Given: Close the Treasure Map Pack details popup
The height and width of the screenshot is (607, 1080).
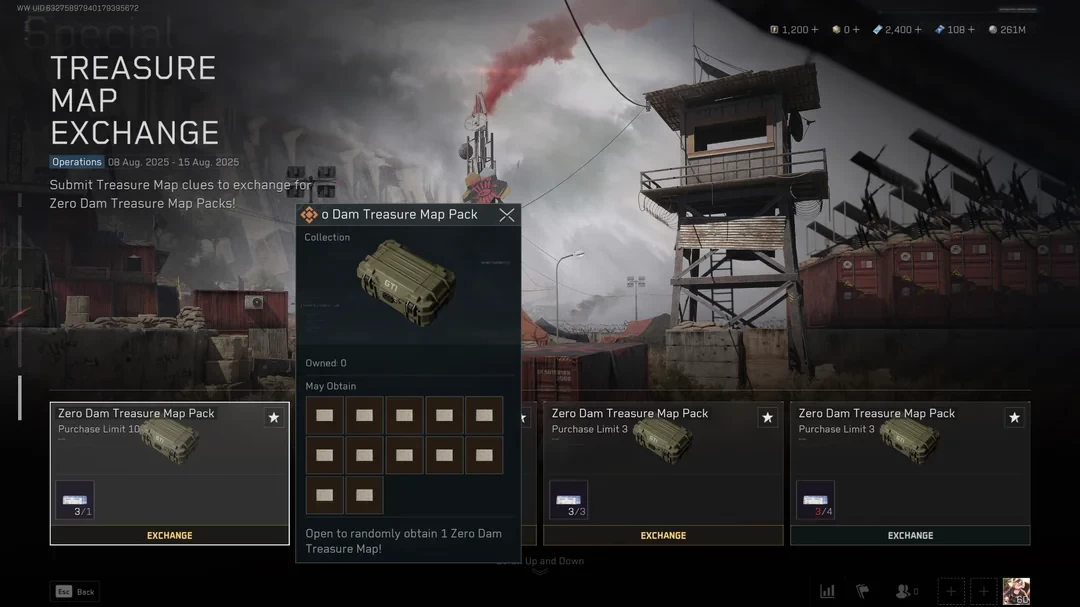Looking at the screenshot, I should click(507, 215).
